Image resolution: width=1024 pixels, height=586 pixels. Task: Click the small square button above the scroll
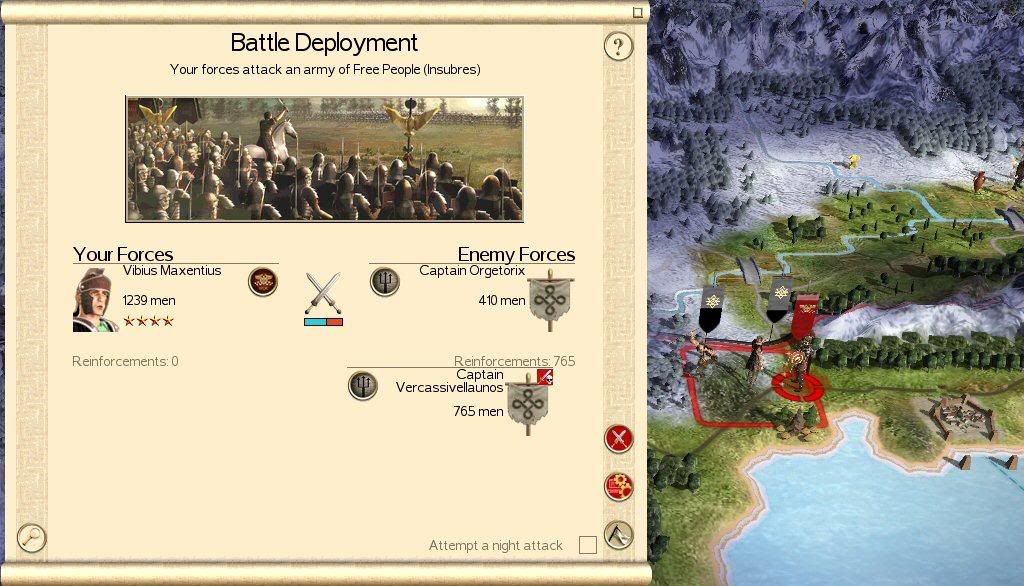pos(638,13)
